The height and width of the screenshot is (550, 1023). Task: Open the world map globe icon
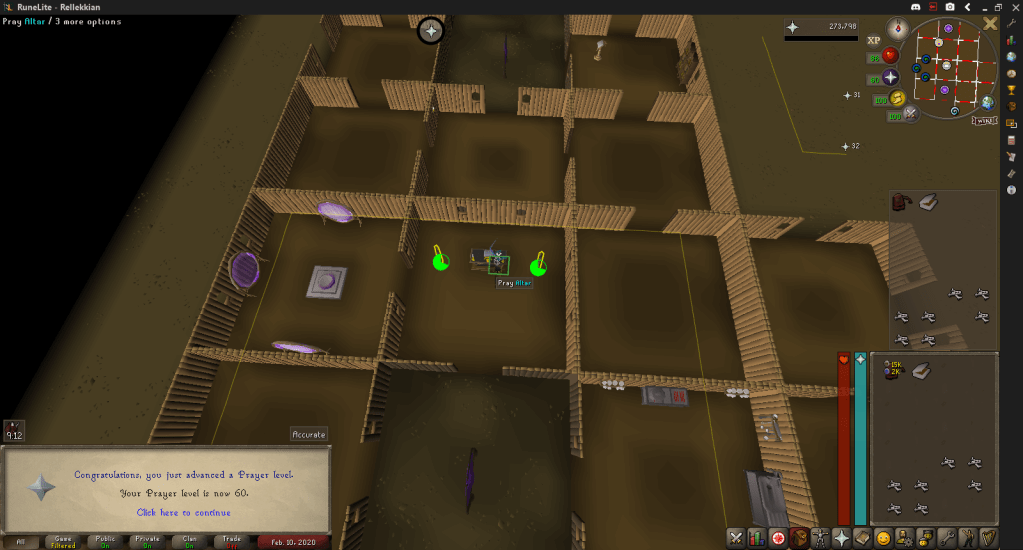pos(988,102)
